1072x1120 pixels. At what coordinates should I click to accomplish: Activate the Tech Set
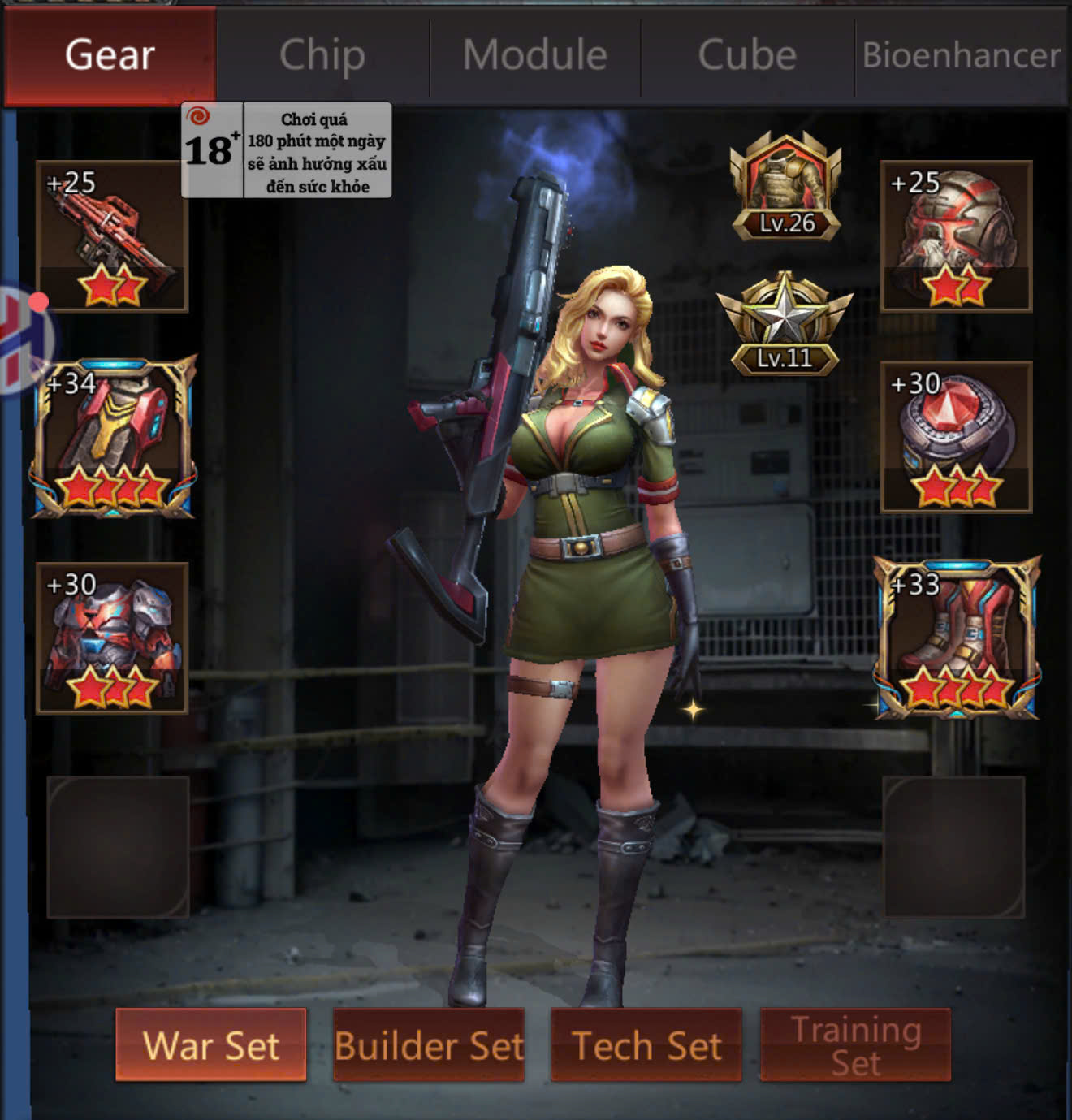click(x=646, y=1044)
